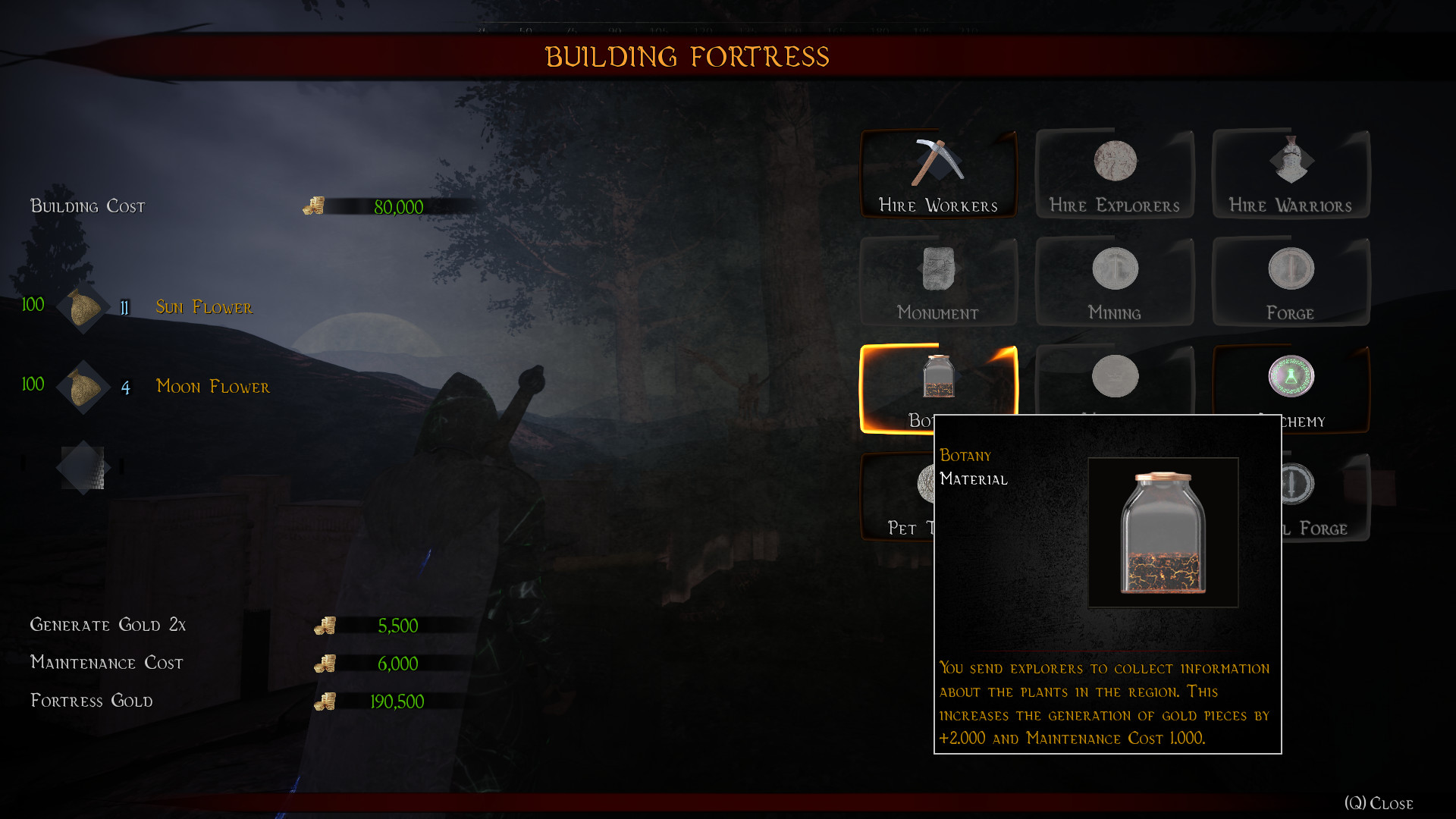Screen dimensions: 1456x819
Task: Open the Alchemy green rune icon
Action: click(x=1289, y=377)
